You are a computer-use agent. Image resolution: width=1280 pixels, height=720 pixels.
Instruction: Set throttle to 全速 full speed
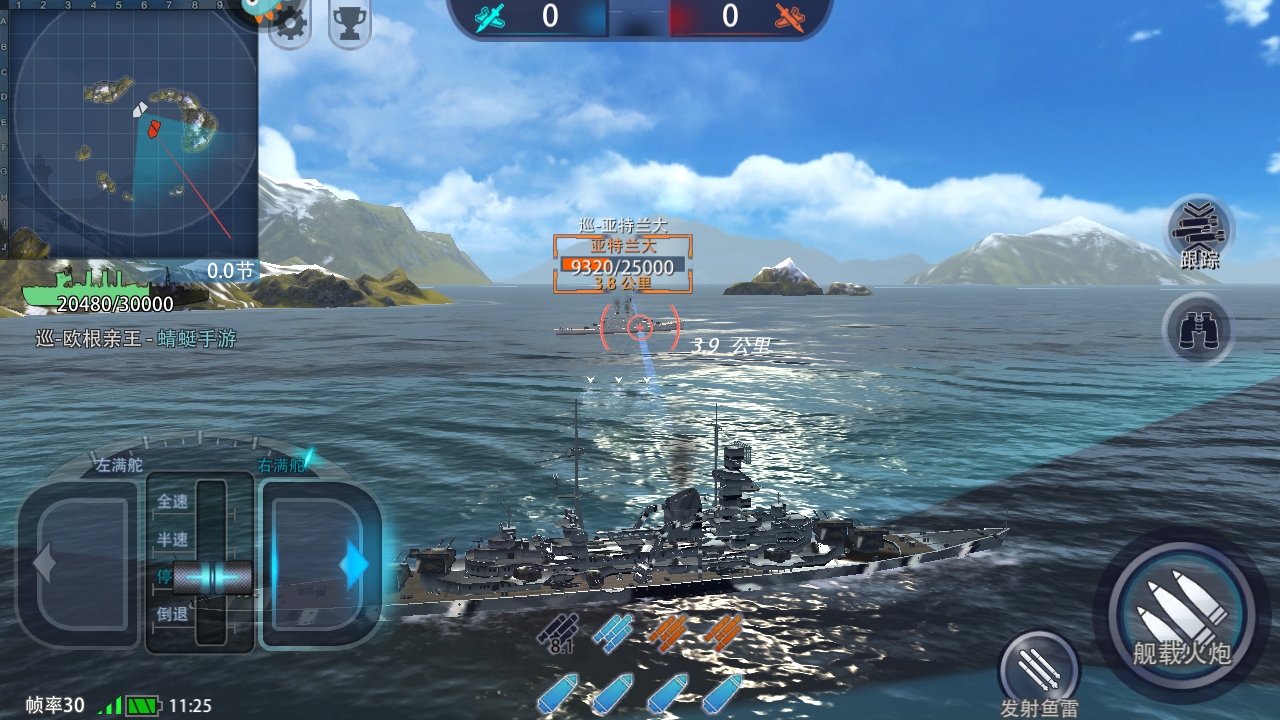pyautogui.click(x=172, y=502)
